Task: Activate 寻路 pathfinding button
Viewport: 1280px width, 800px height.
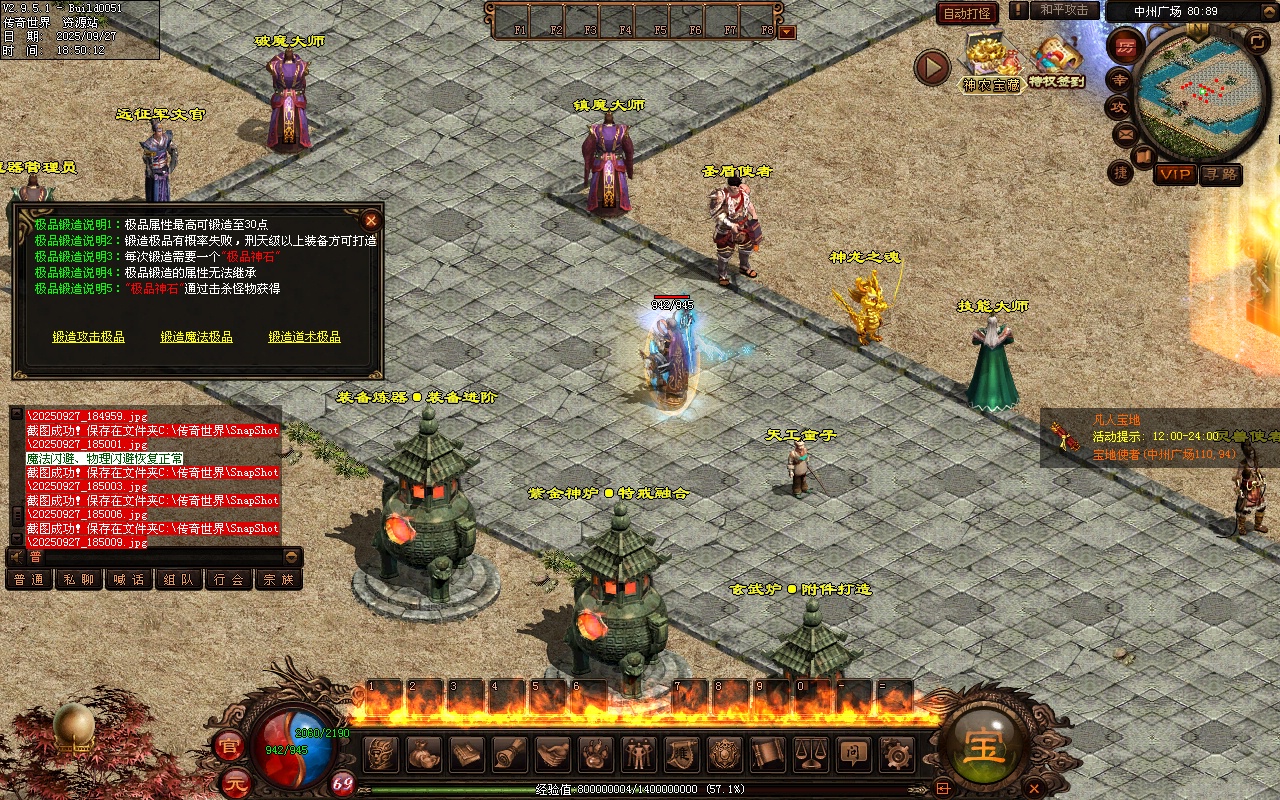Action: click(x=1220, y=174)
